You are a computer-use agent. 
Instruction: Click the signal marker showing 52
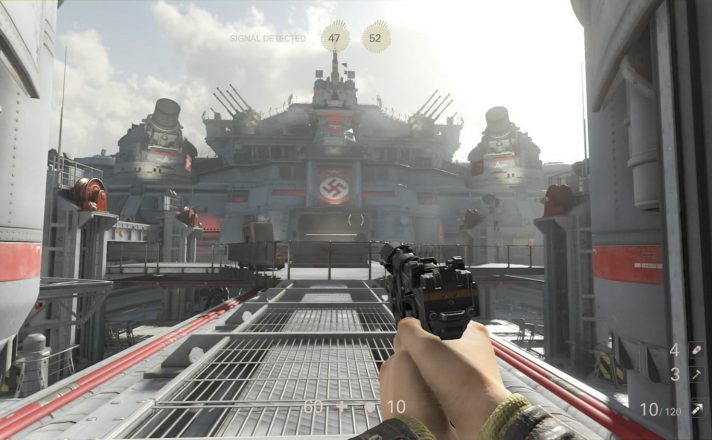[x=376, y=37]
